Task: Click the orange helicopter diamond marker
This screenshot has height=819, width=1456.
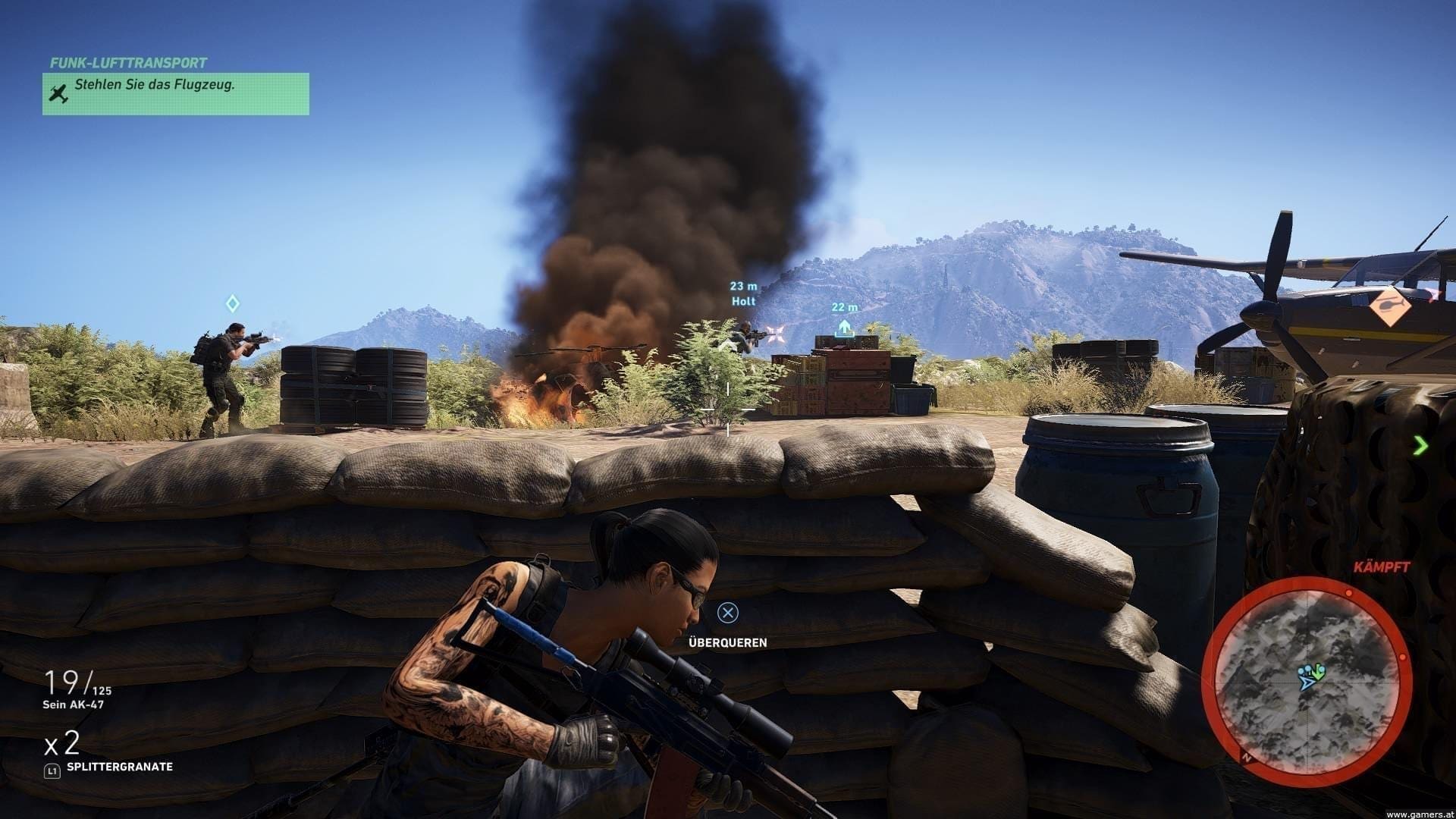Action: tap(1390, 306)
